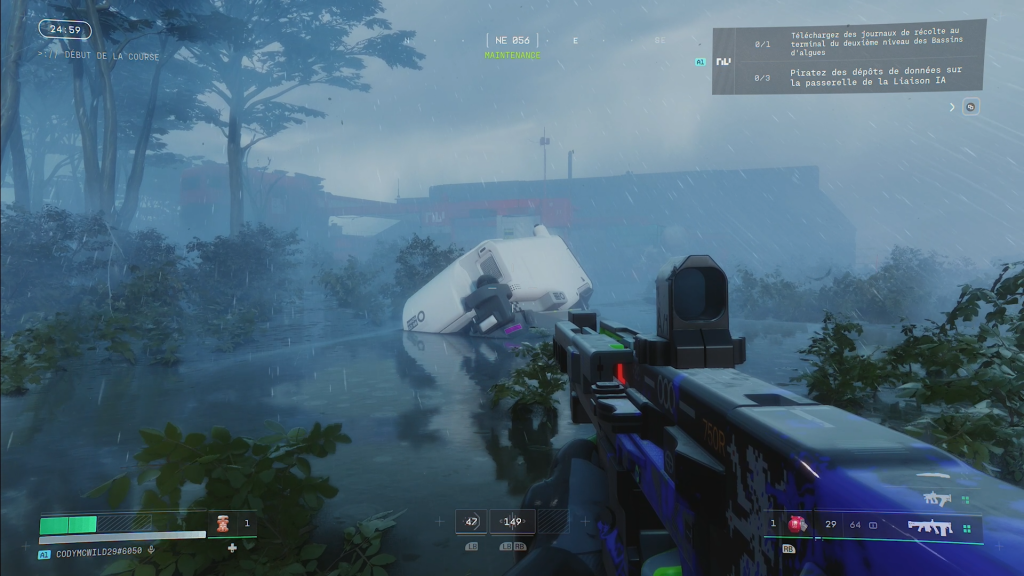Click the microphone icon beside the player name

pyautogui.click(x=151, y=549)
